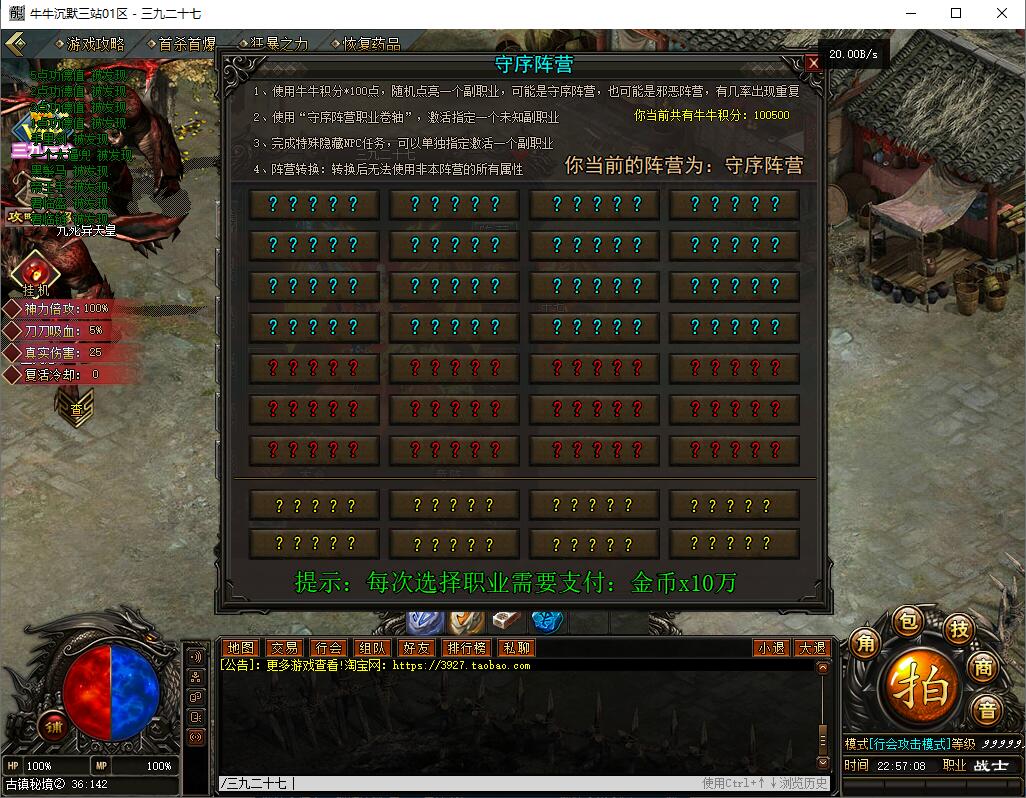Click the 查 inspect badge button
Viewport: 1026px width, 798px height.
[x=77, y=409]
